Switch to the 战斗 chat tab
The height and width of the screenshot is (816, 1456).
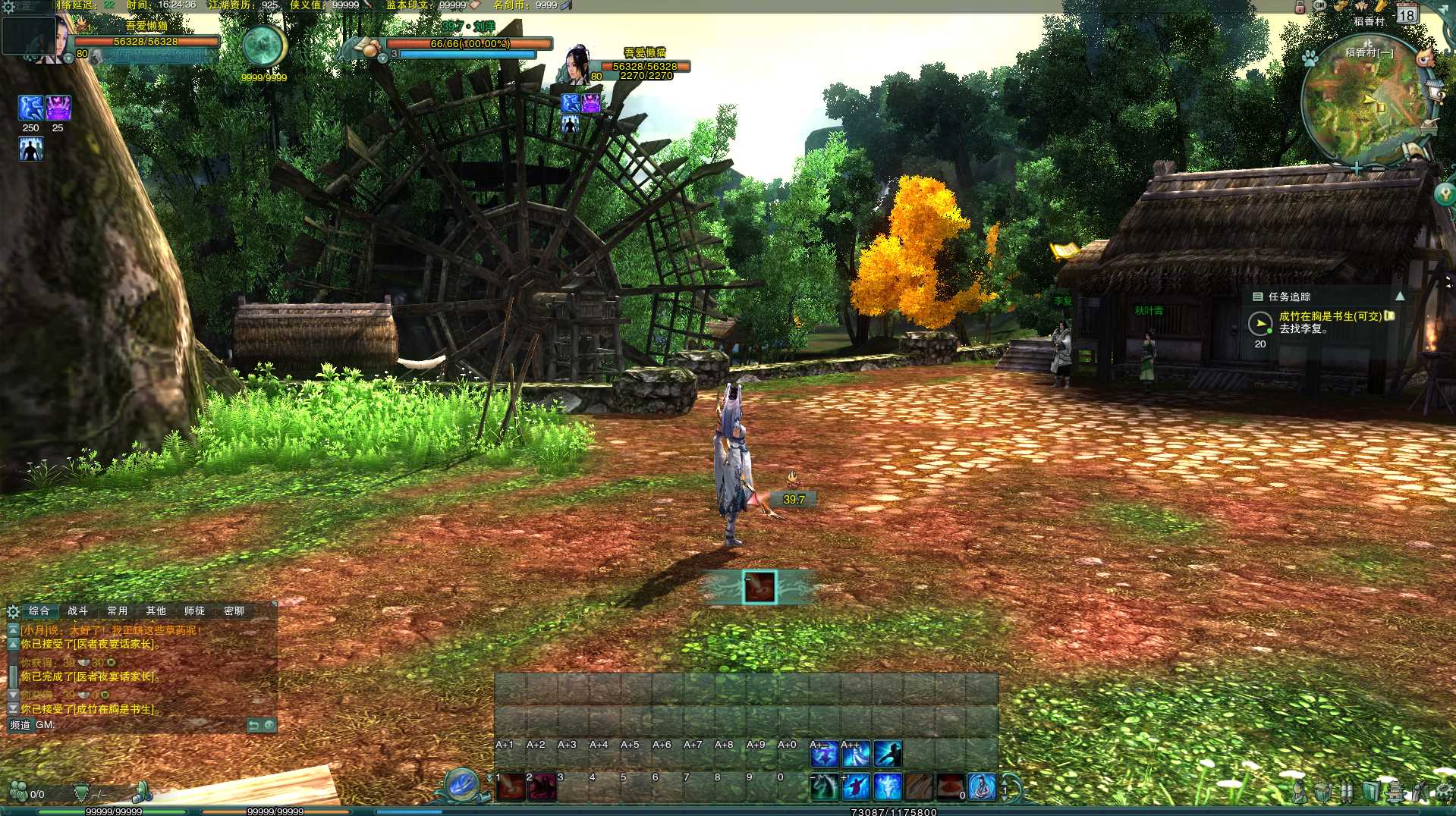tap(78, 610)
